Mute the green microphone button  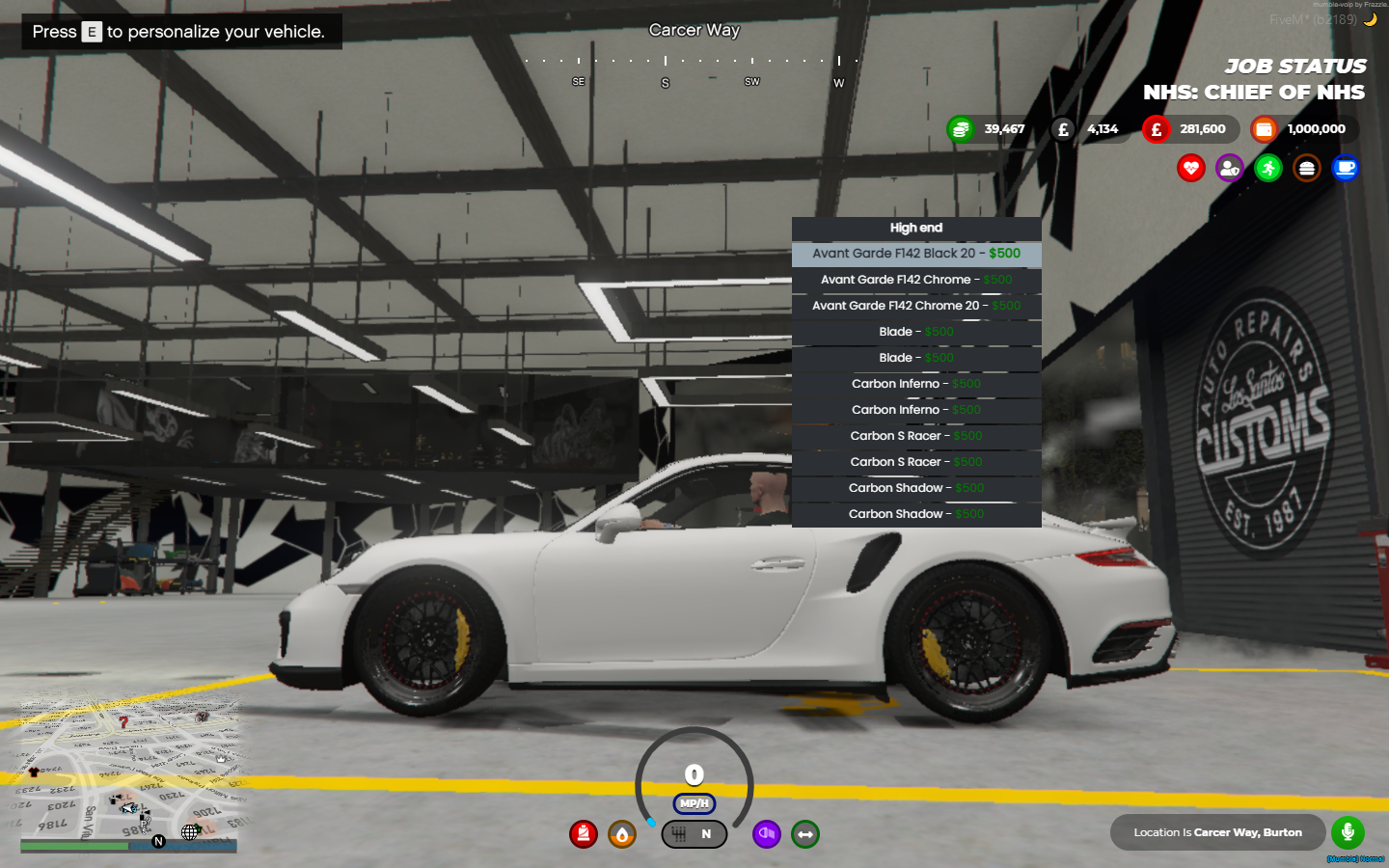(x=1348, y=832)
